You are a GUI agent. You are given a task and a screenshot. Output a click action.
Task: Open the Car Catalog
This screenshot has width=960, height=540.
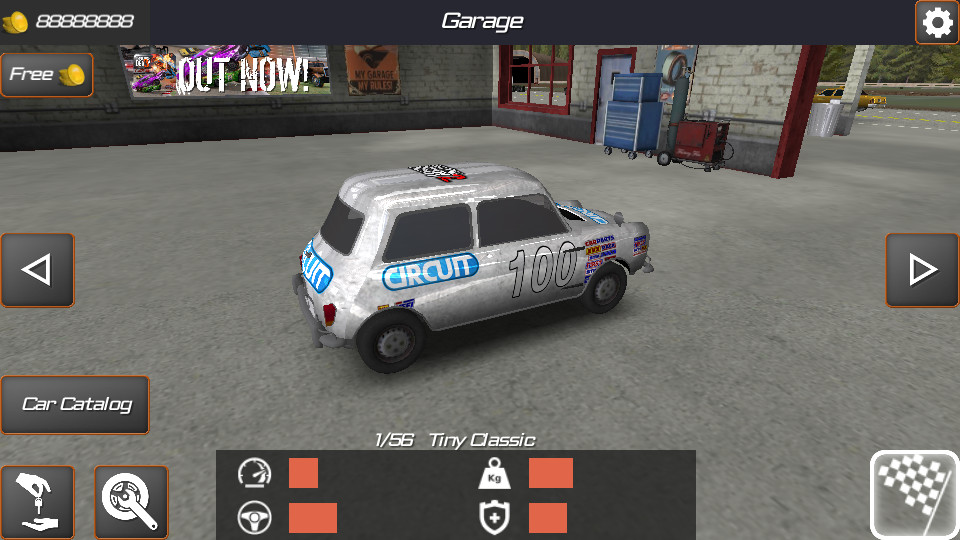[75, 405]
